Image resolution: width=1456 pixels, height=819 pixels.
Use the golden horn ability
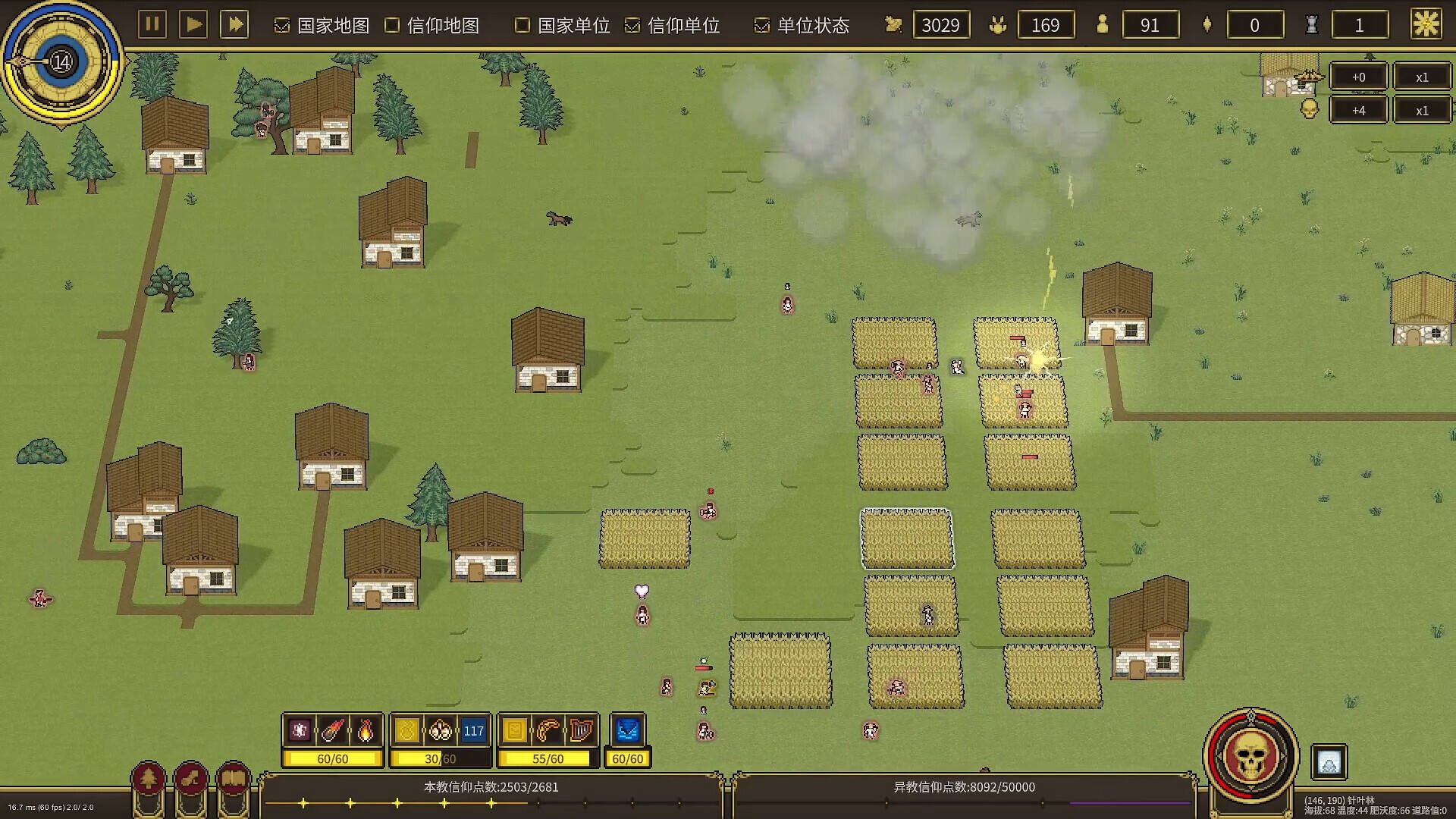(x=548, y=730)
